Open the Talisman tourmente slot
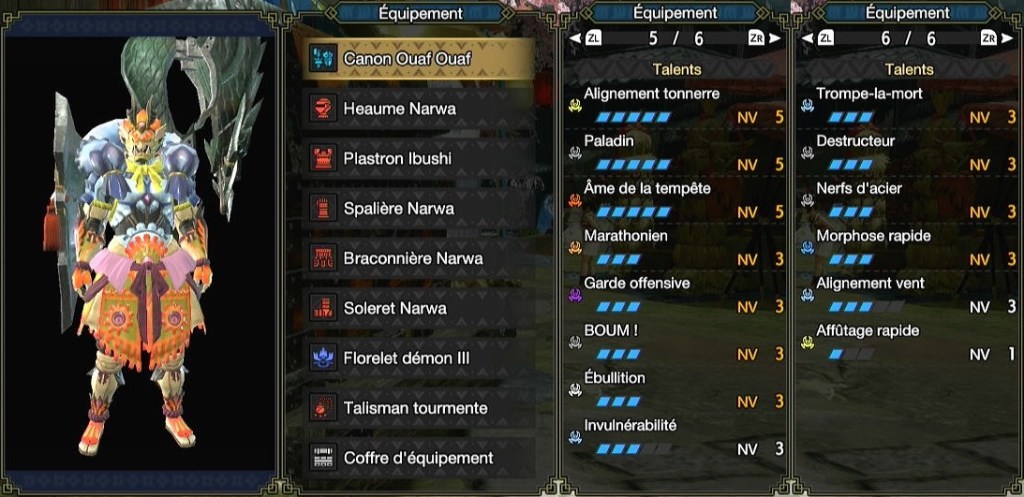Screen dimensions: 1024x497 [x=418, y=408]
